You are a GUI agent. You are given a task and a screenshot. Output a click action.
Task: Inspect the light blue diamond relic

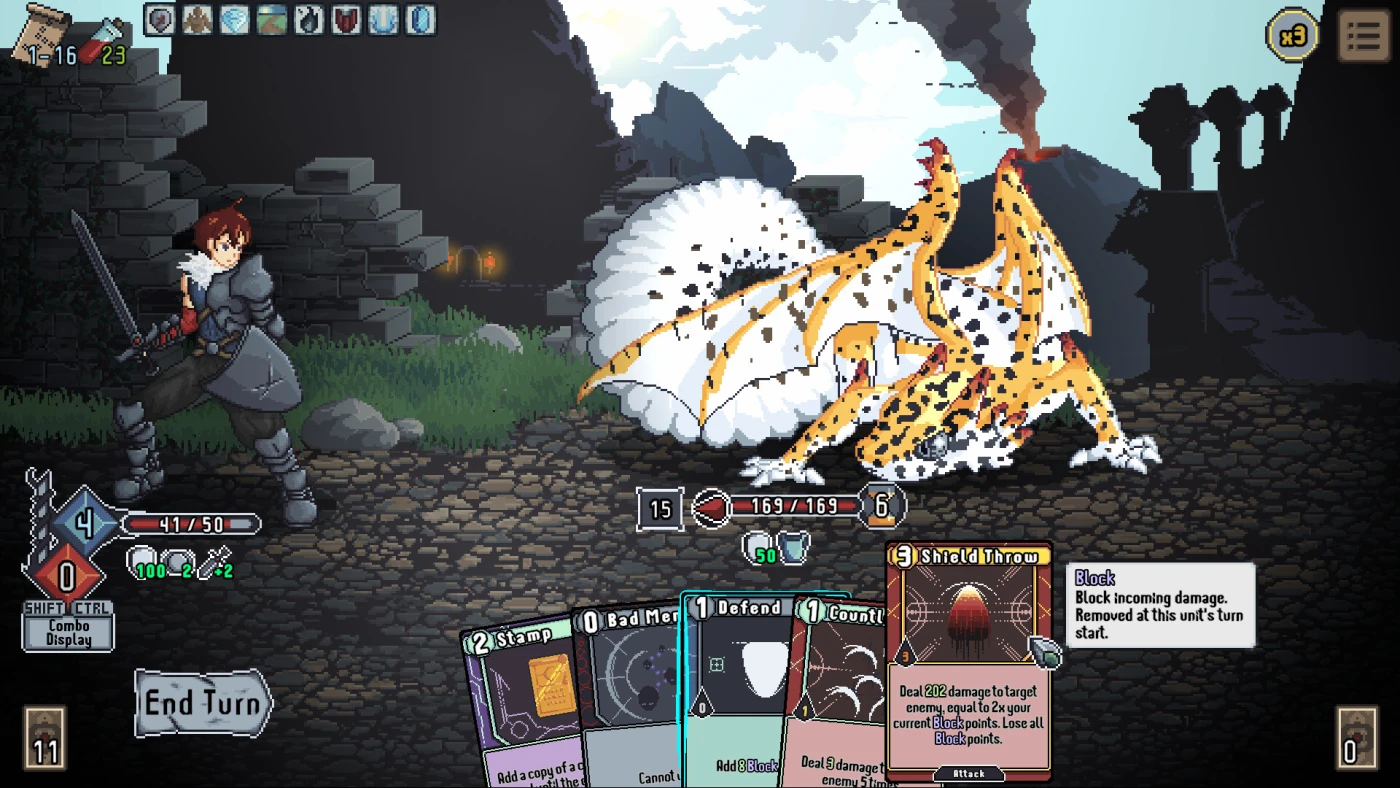(x=234, y=20)
